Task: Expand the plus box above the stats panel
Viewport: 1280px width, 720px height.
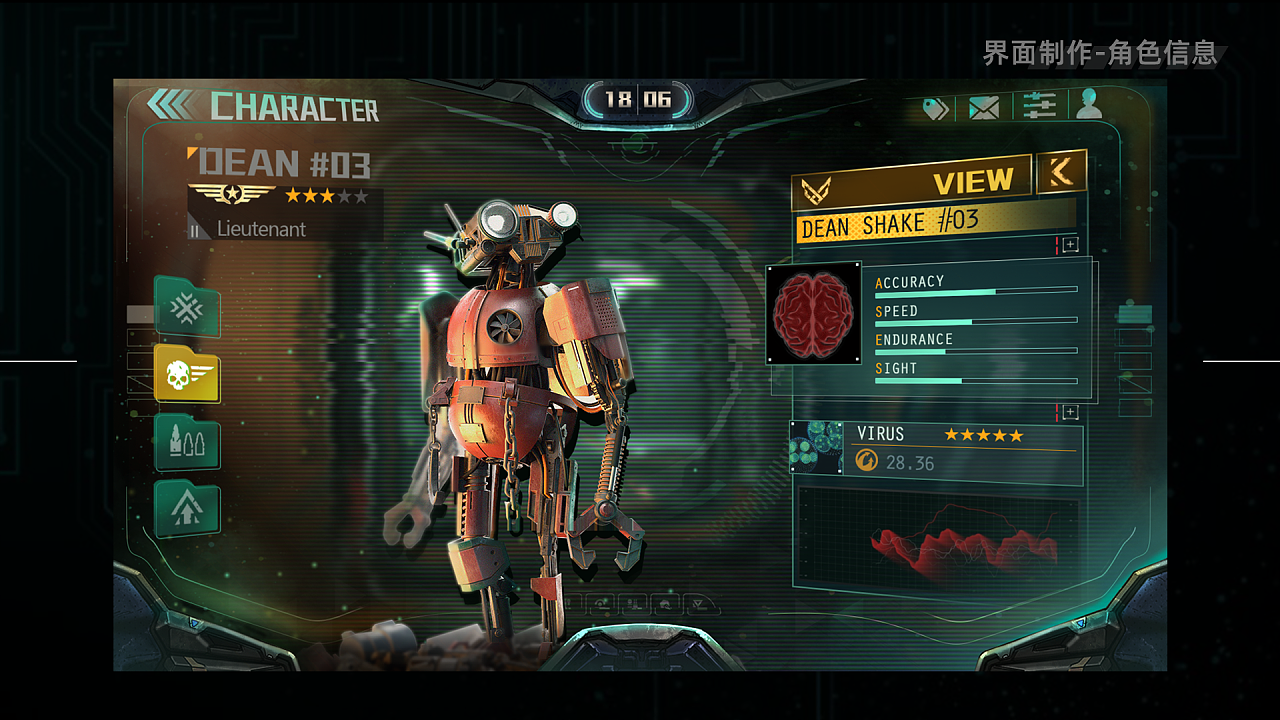Action: point(1070,245)
